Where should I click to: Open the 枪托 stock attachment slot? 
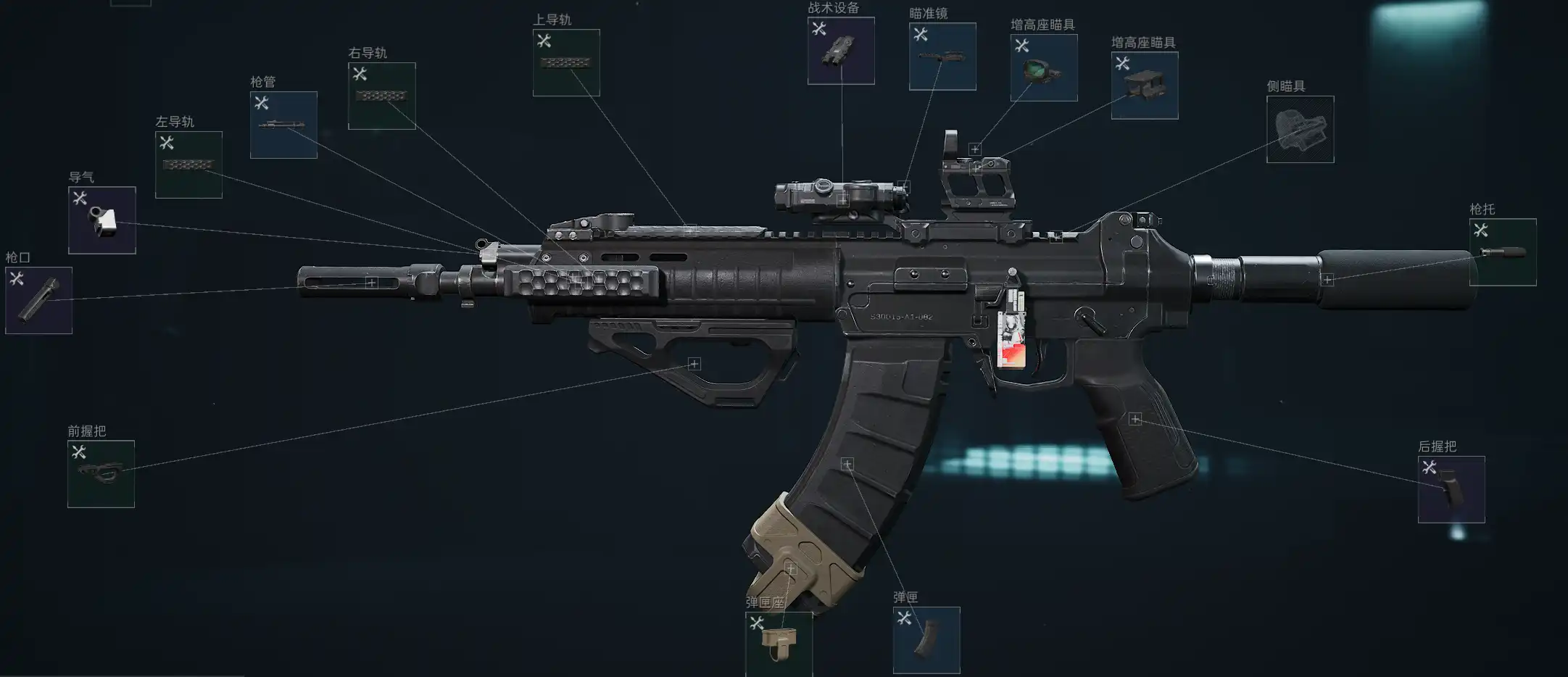(1503, 252)
